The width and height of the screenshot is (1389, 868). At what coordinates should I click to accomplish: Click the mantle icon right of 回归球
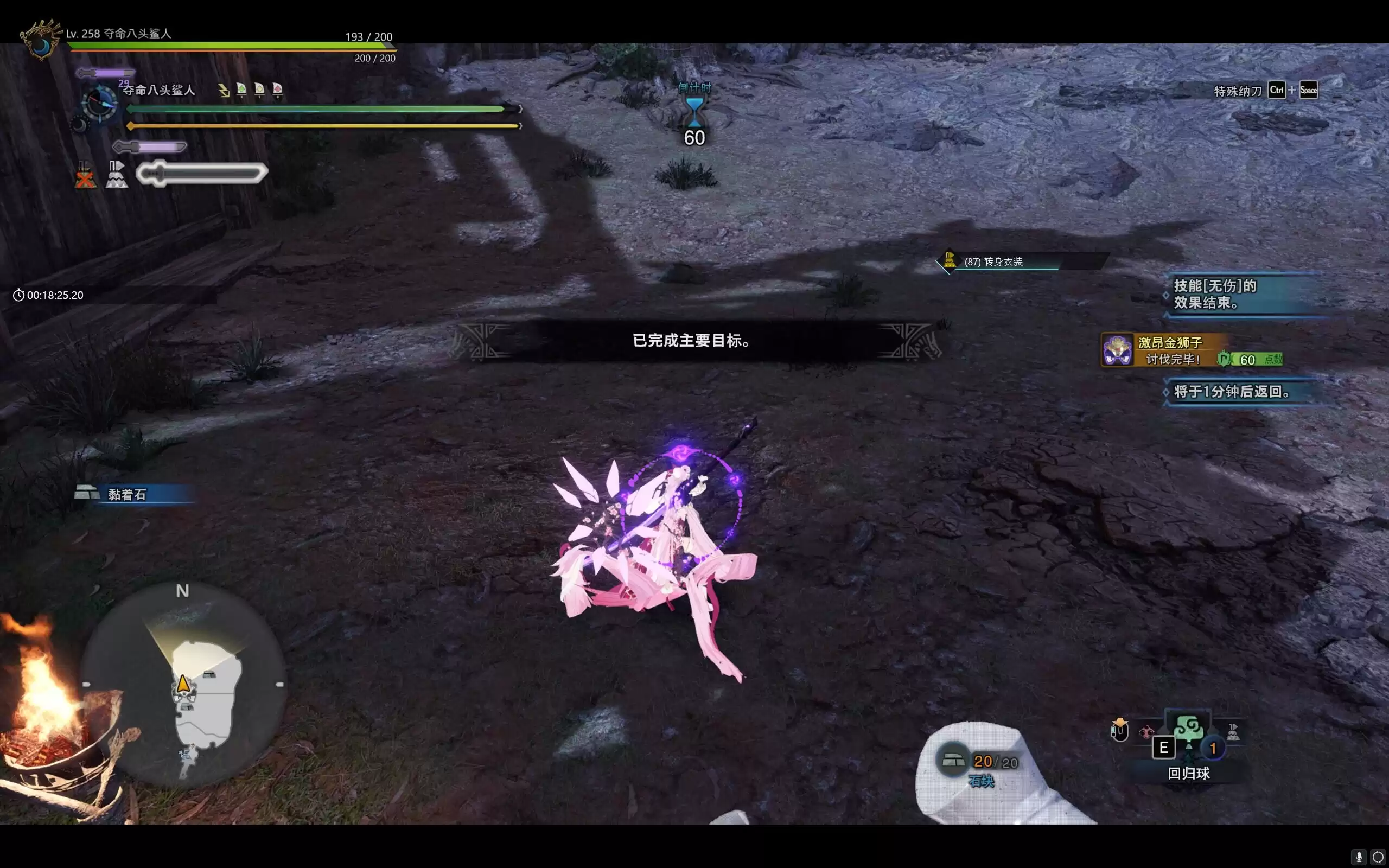1232,732
